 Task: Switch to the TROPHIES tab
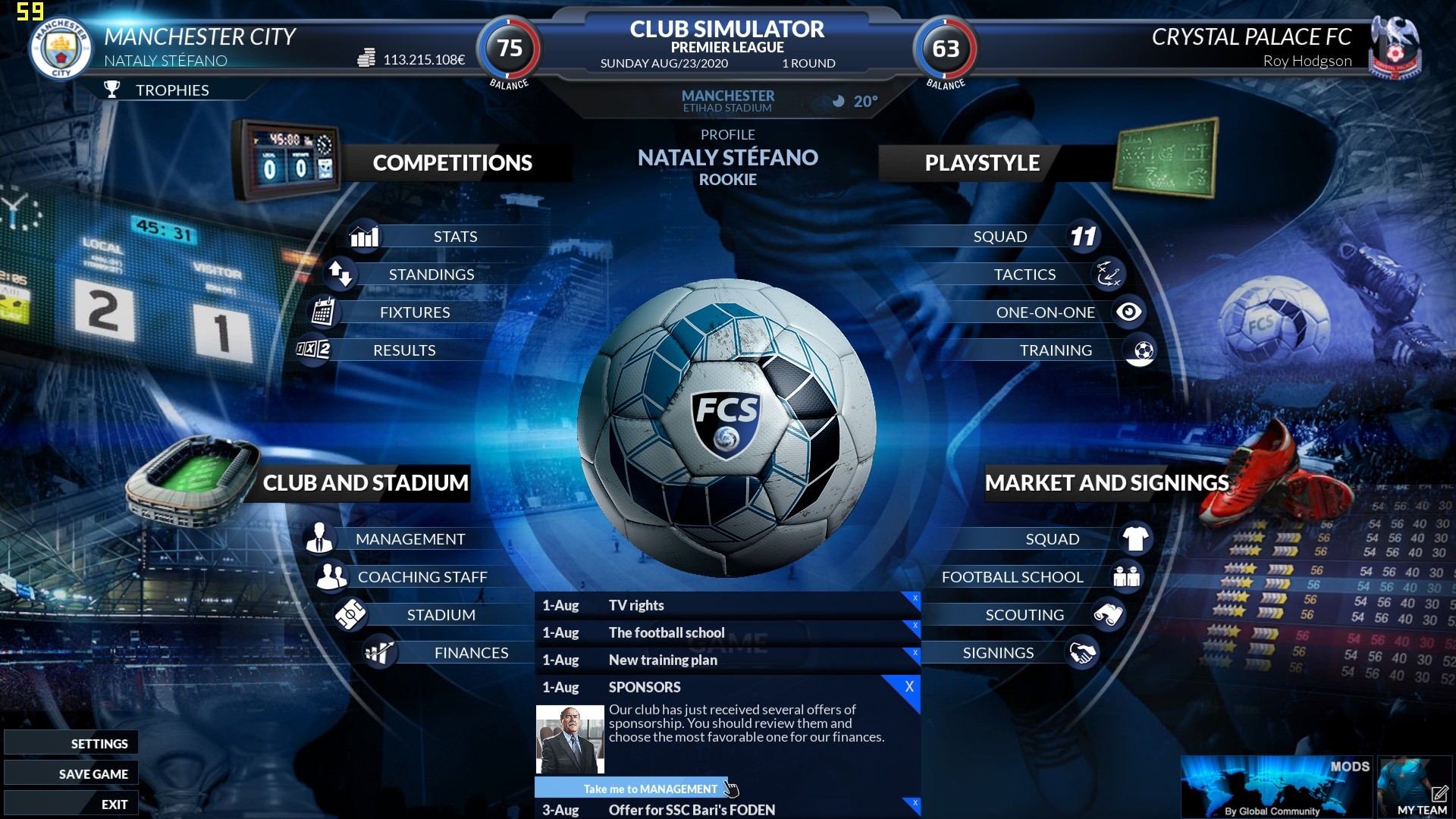pos(172,89)
